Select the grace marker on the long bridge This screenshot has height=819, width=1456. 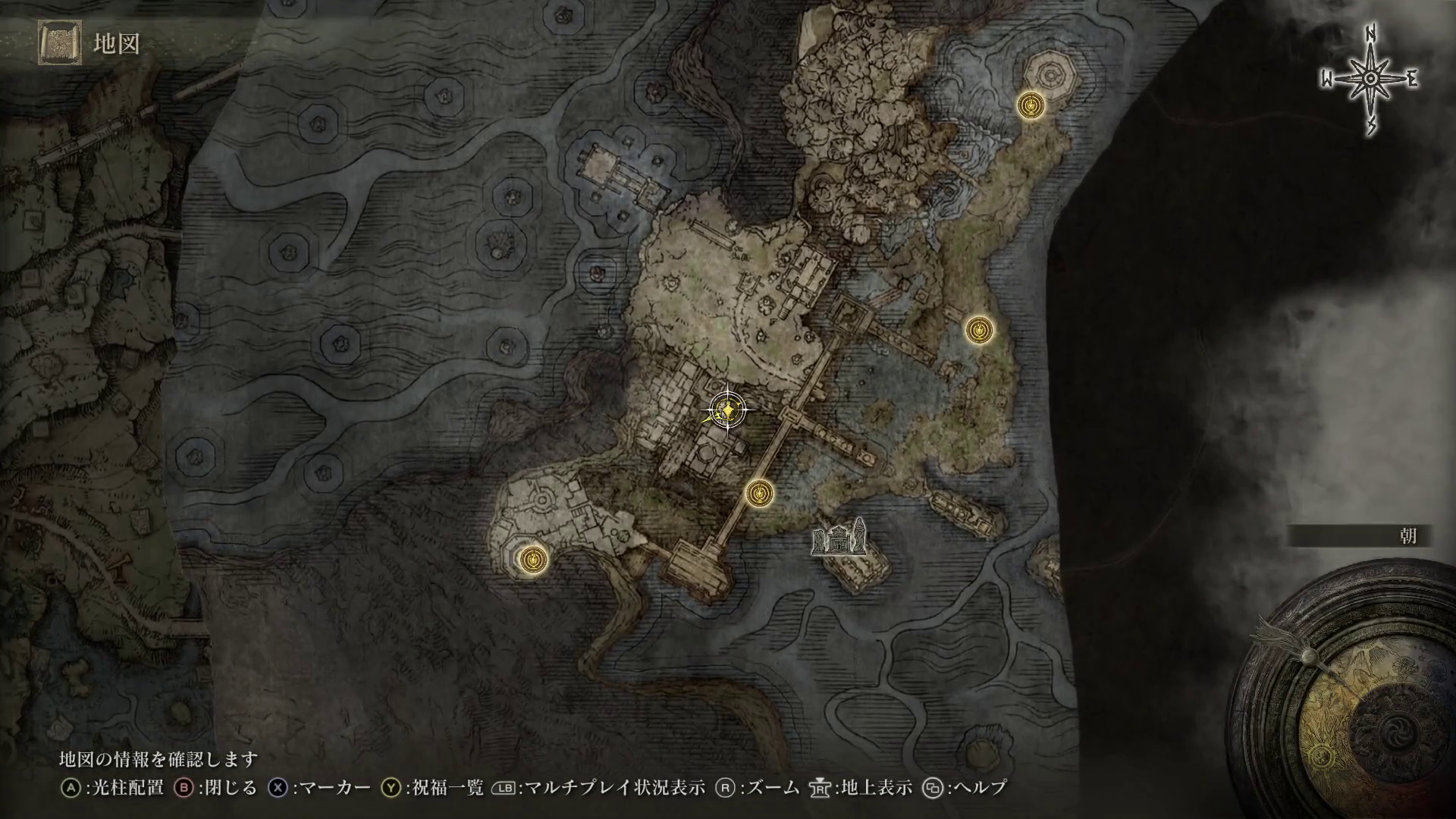pyautogui.click(x=759, y=494)
